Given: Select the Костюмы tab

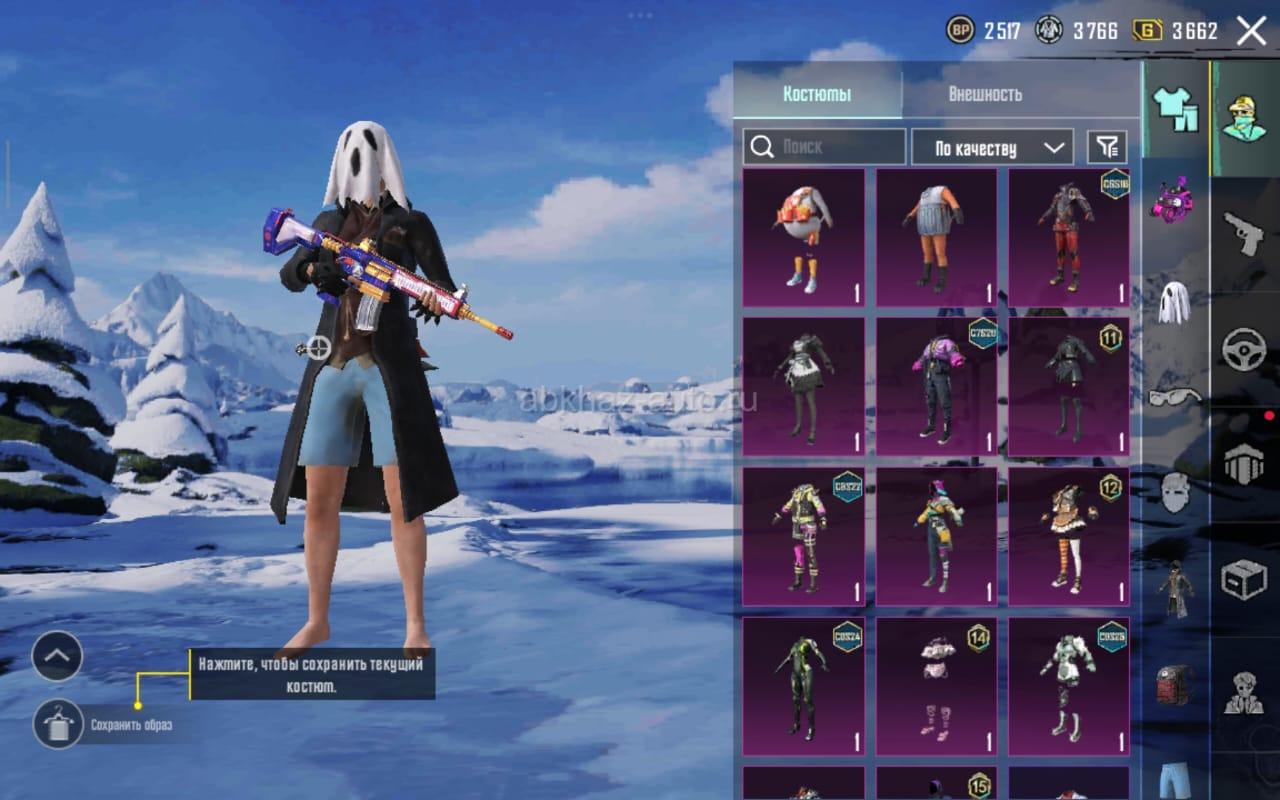Looking at the screenshot, I should [817, 94].
